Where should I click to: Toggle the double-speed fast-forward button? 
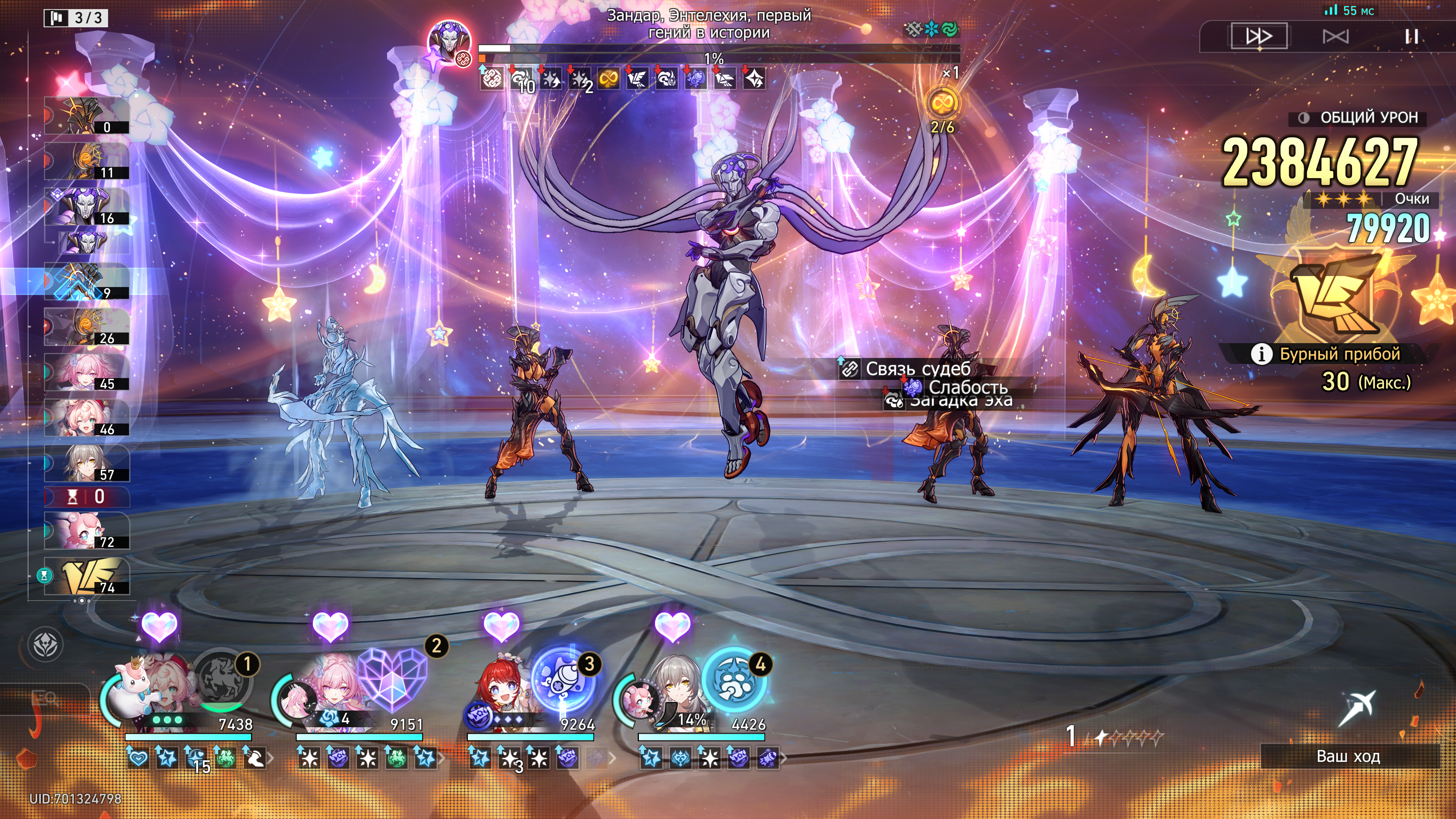pos(1259,36)
